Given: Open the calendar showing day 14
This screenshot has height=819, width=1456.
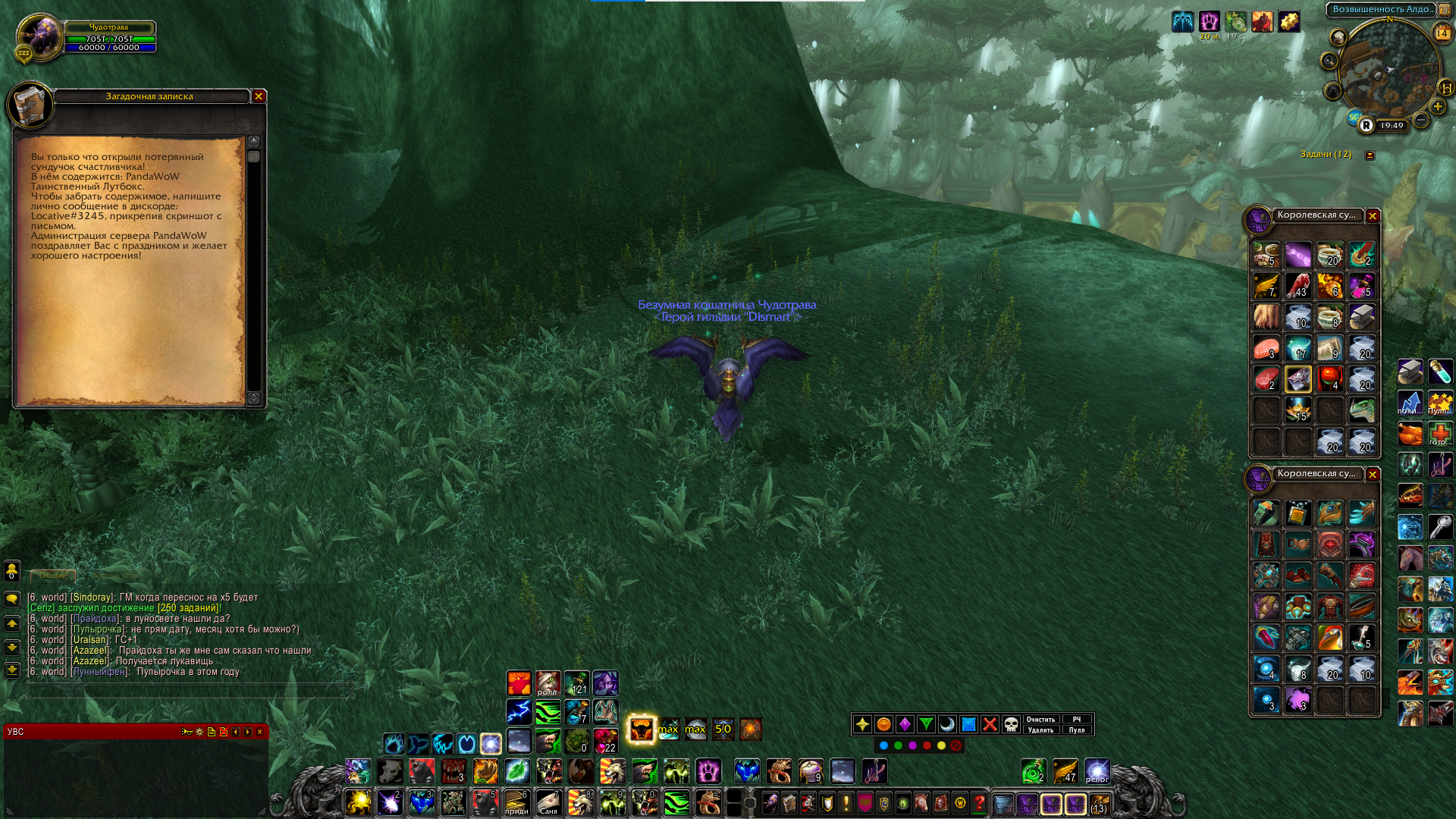Looking at the screenshot, I should 1442,33.
